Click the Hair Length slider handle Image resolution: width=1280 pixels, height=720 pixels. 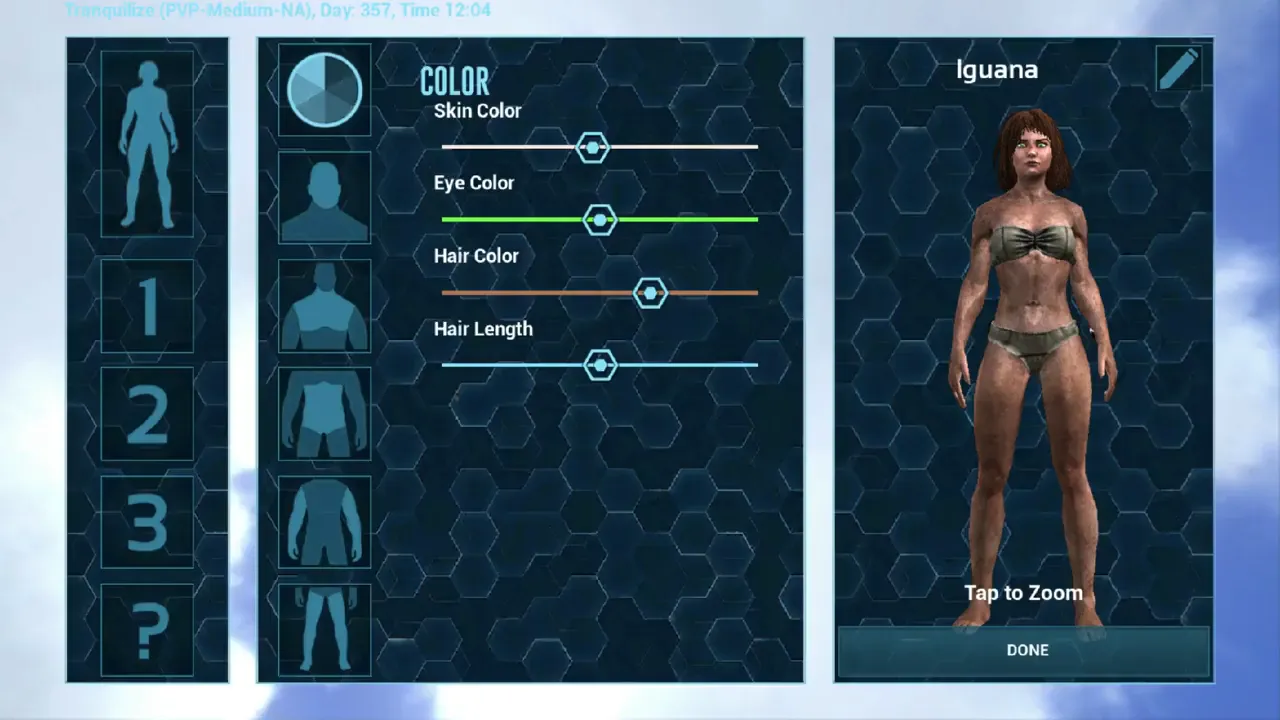(x=600, y=365)
